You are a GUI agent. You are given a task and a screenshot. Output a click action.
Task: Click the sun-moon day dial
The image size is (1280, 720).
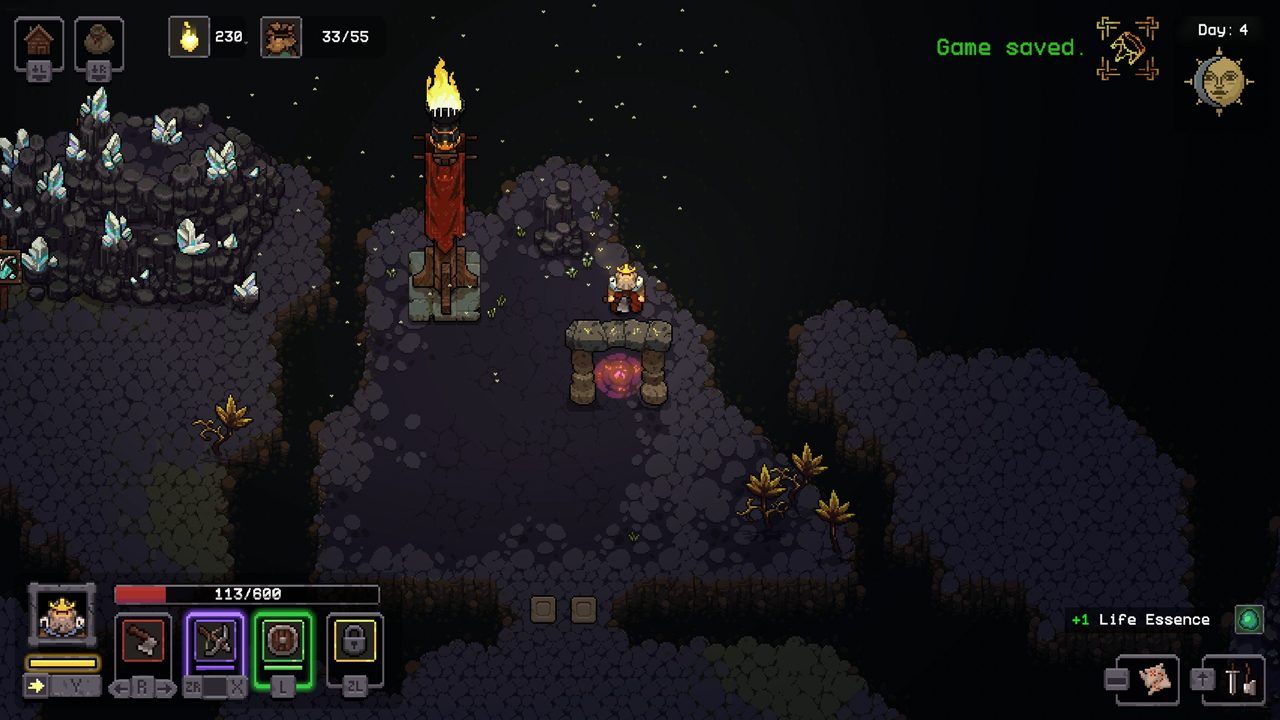(1218, 80)
